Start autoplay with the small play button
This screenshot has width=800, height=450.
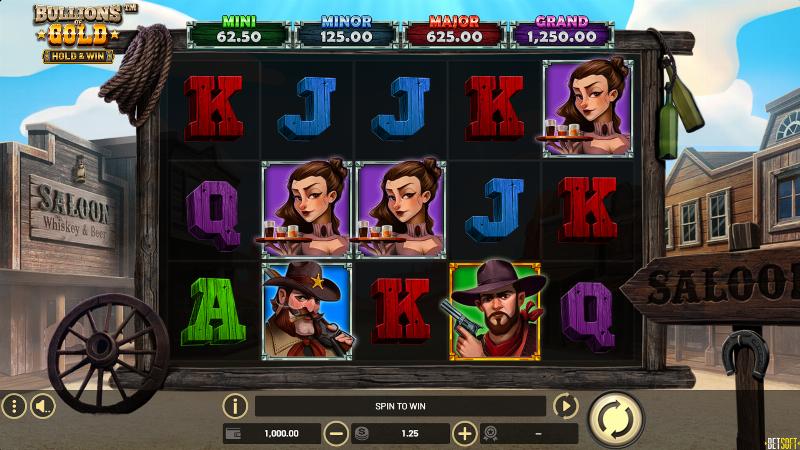[566, 406]
